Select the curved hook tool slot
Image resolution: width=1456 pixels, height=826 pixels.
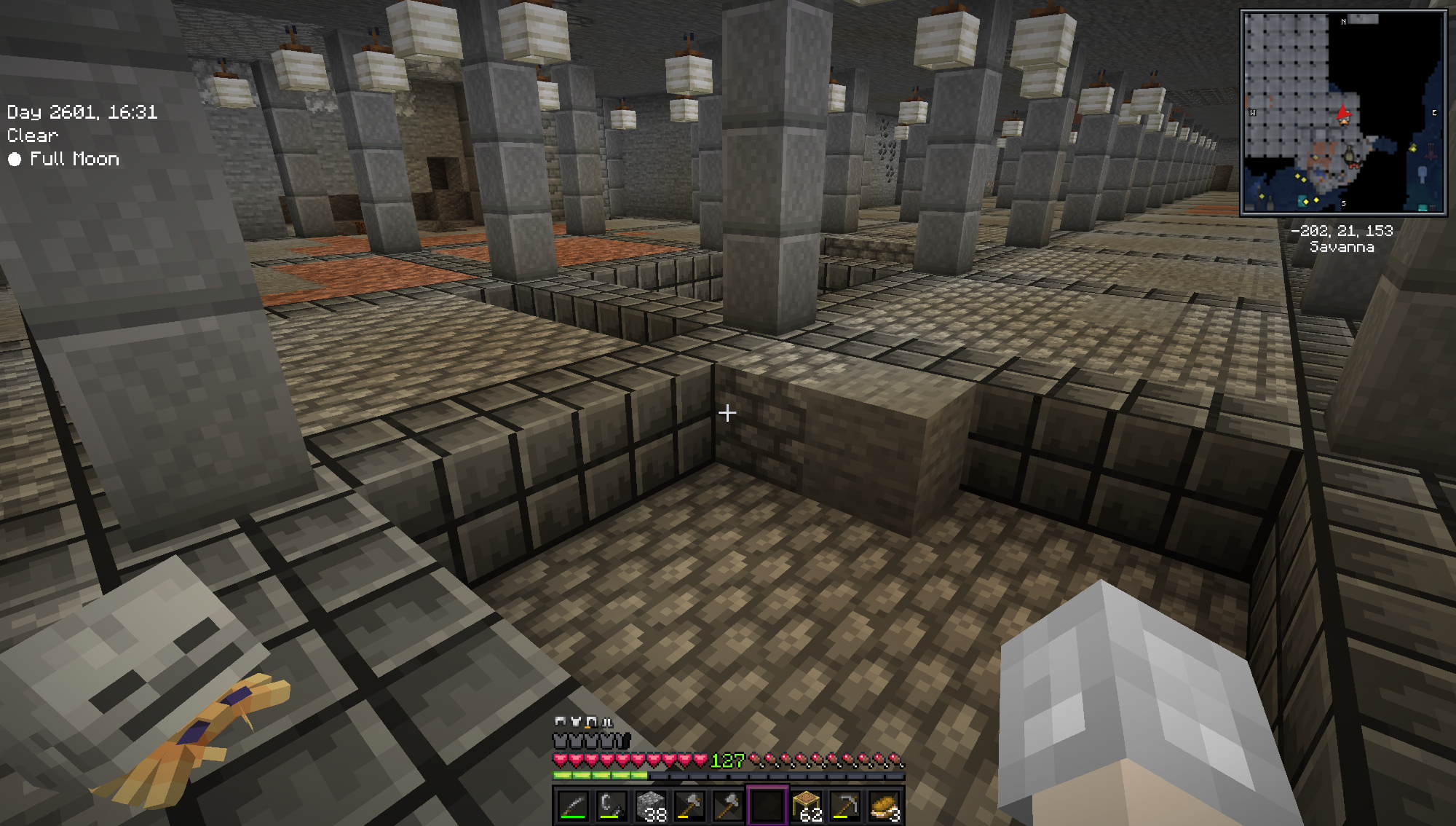(x=612, y=806)
